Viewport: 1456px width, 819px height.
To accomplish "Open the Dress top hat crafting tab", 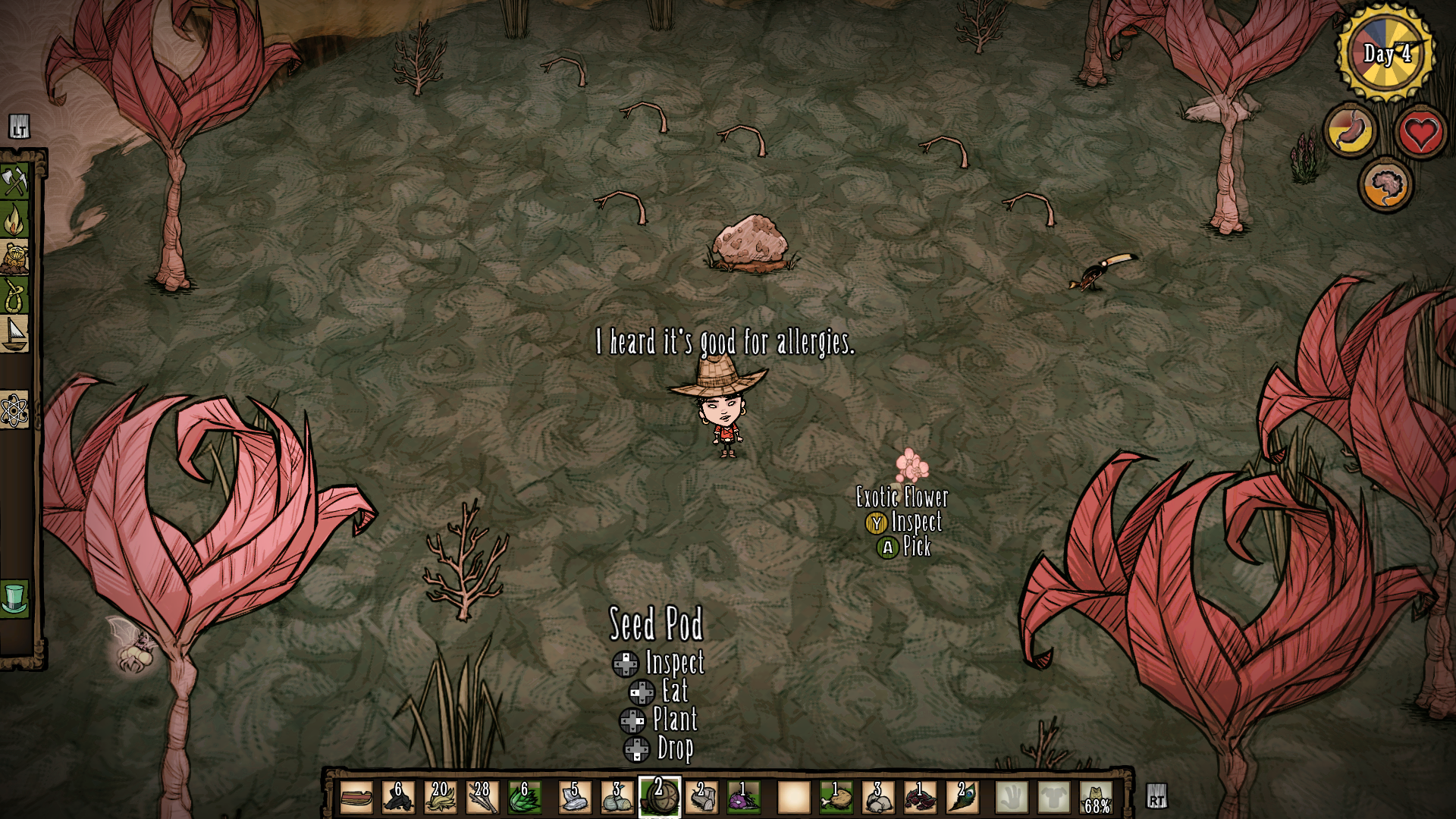I will pos(14,598).
